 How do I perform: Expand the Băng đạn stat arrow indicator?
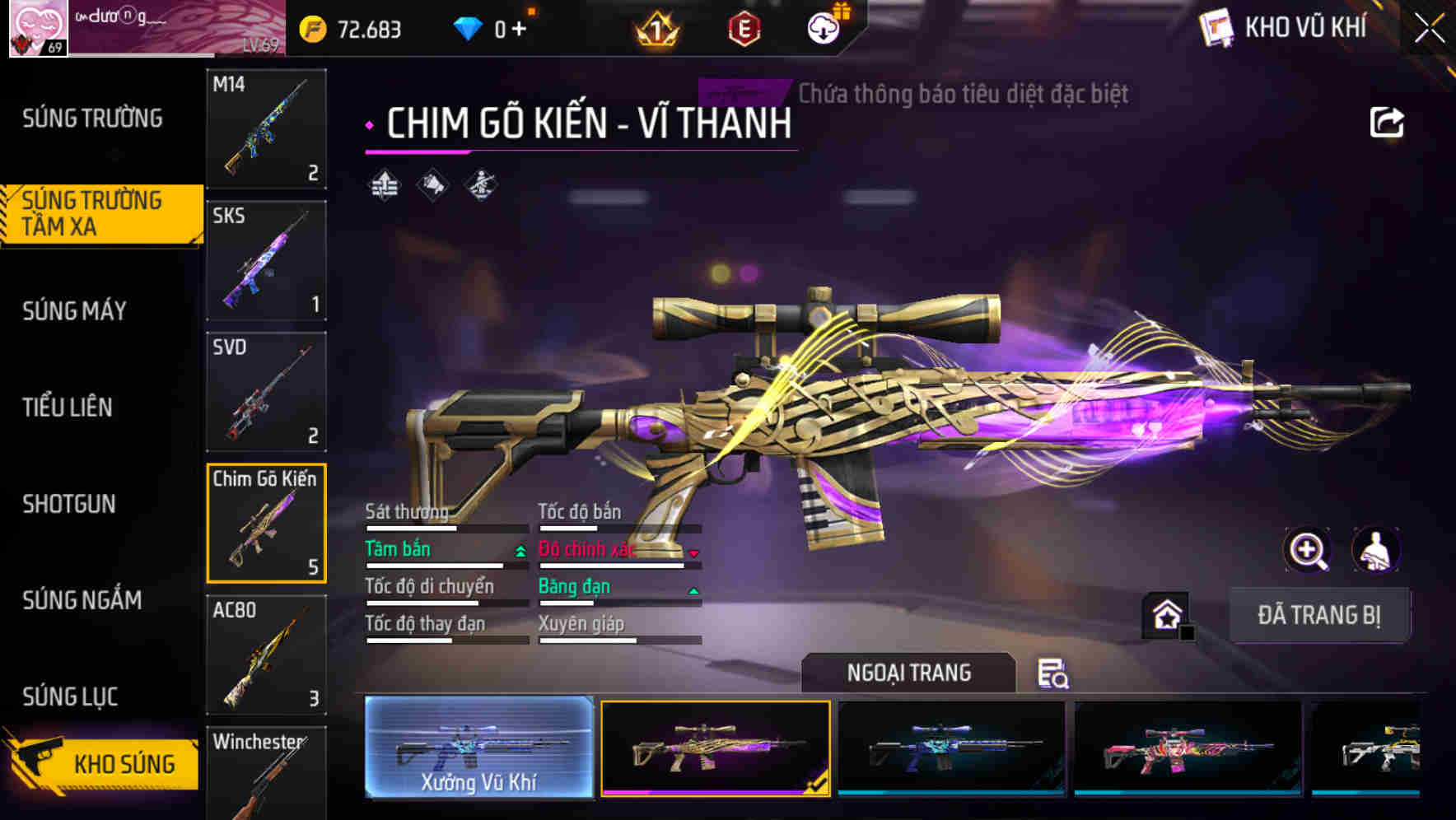[x=693, y=590]
